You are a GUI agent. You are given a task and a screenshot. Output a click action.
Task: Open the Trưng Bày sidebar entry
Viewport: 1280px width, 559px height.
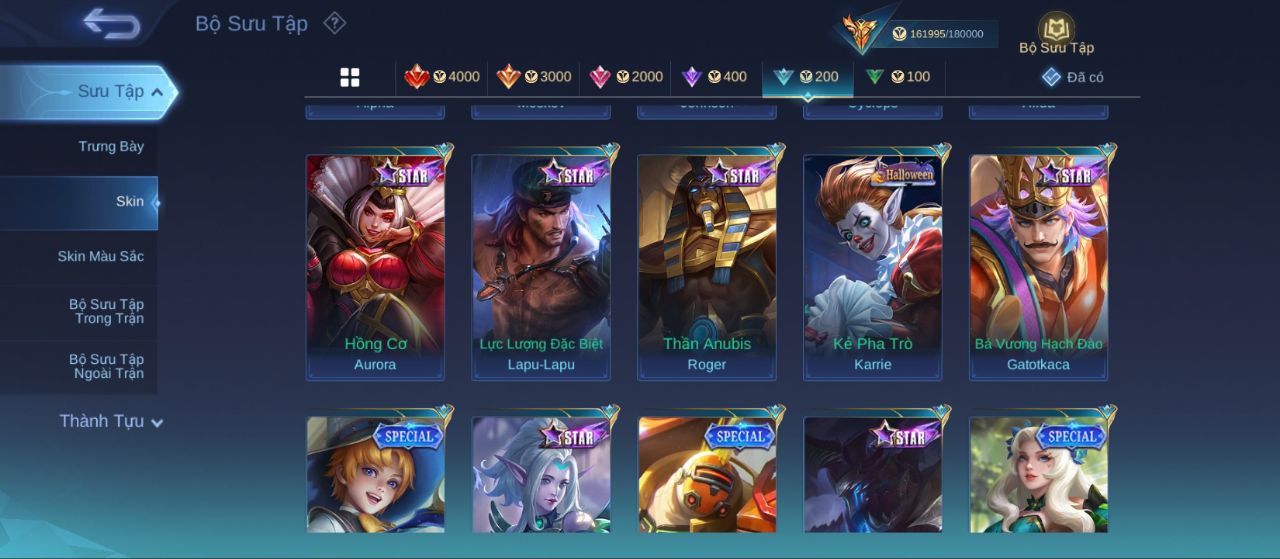tap(111, 147)
